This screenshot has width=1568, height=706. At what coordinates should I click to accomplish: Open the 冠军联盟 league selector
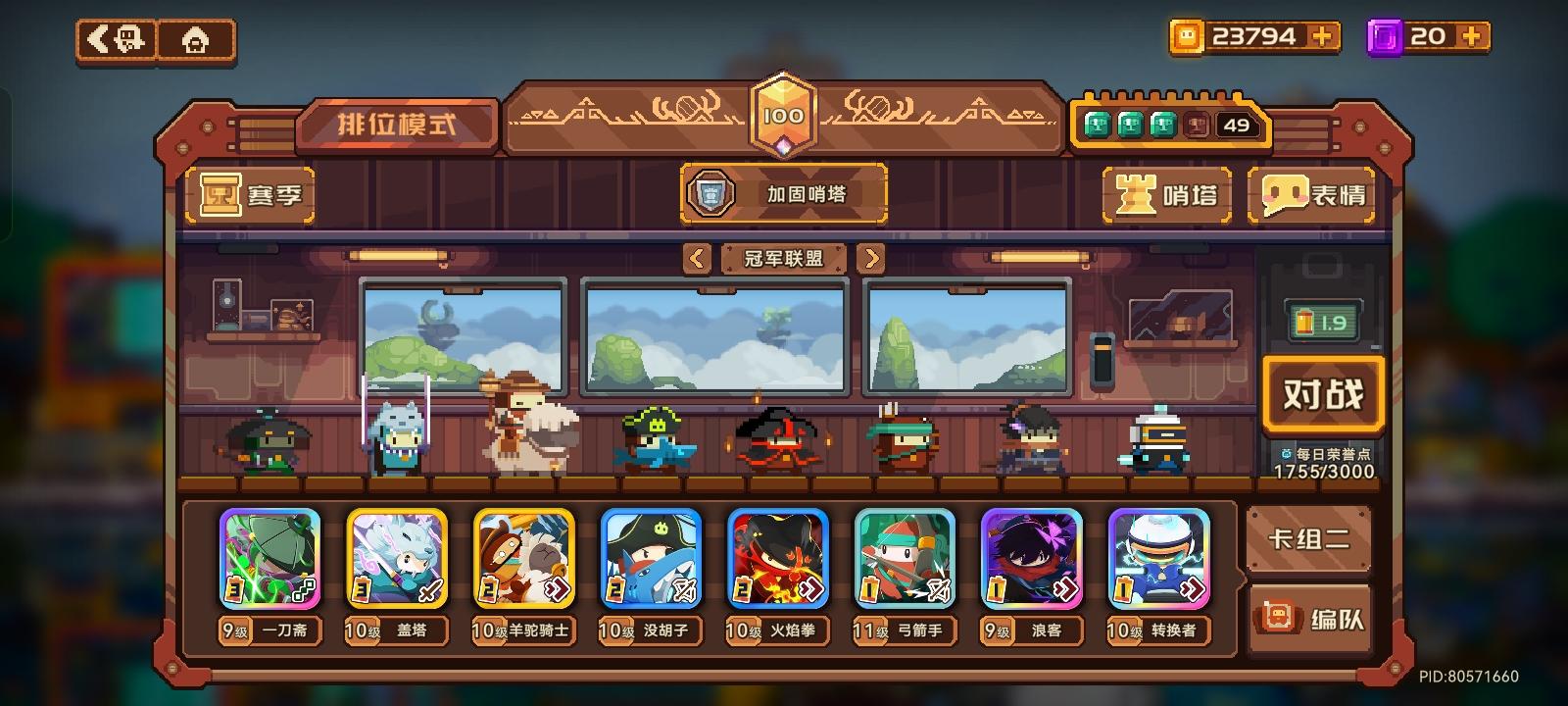pyautogui.click(x=783, y=259)
